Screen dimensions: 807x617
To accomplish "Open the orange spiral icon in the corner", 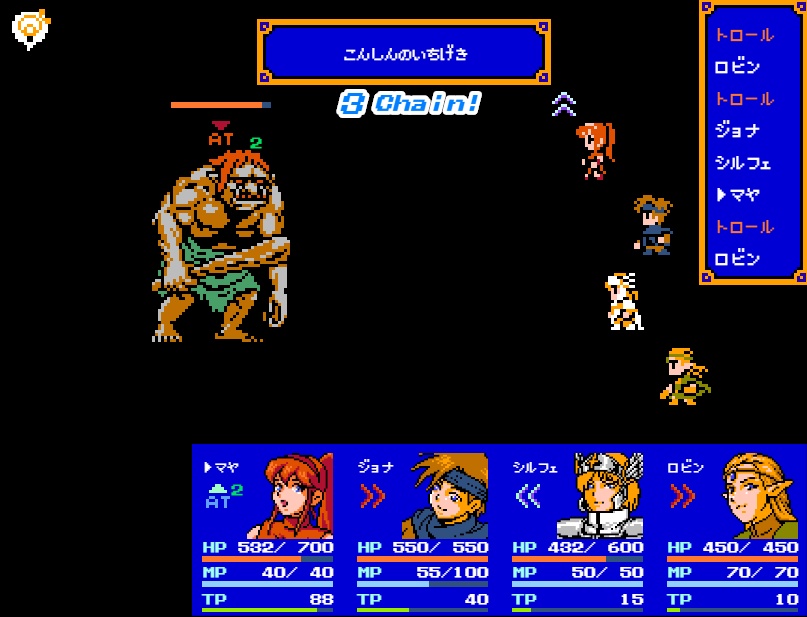I will pyautogui.click(x=30, y=29).
